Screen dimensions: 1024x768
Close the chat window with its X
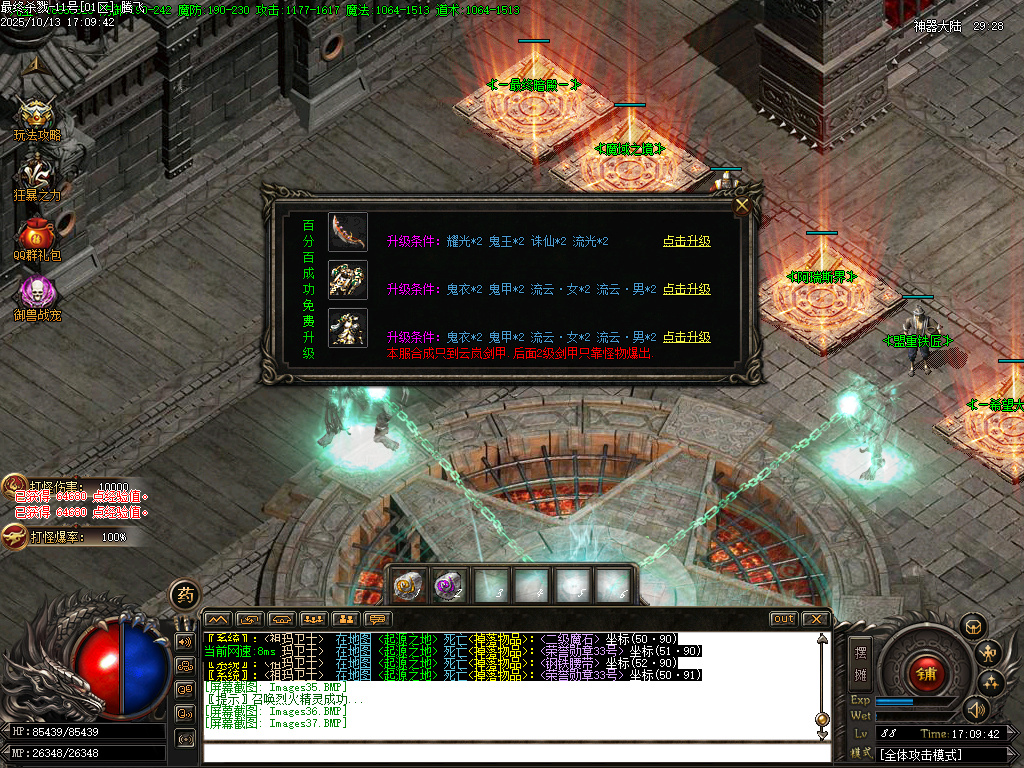click(x=816, y=619)
